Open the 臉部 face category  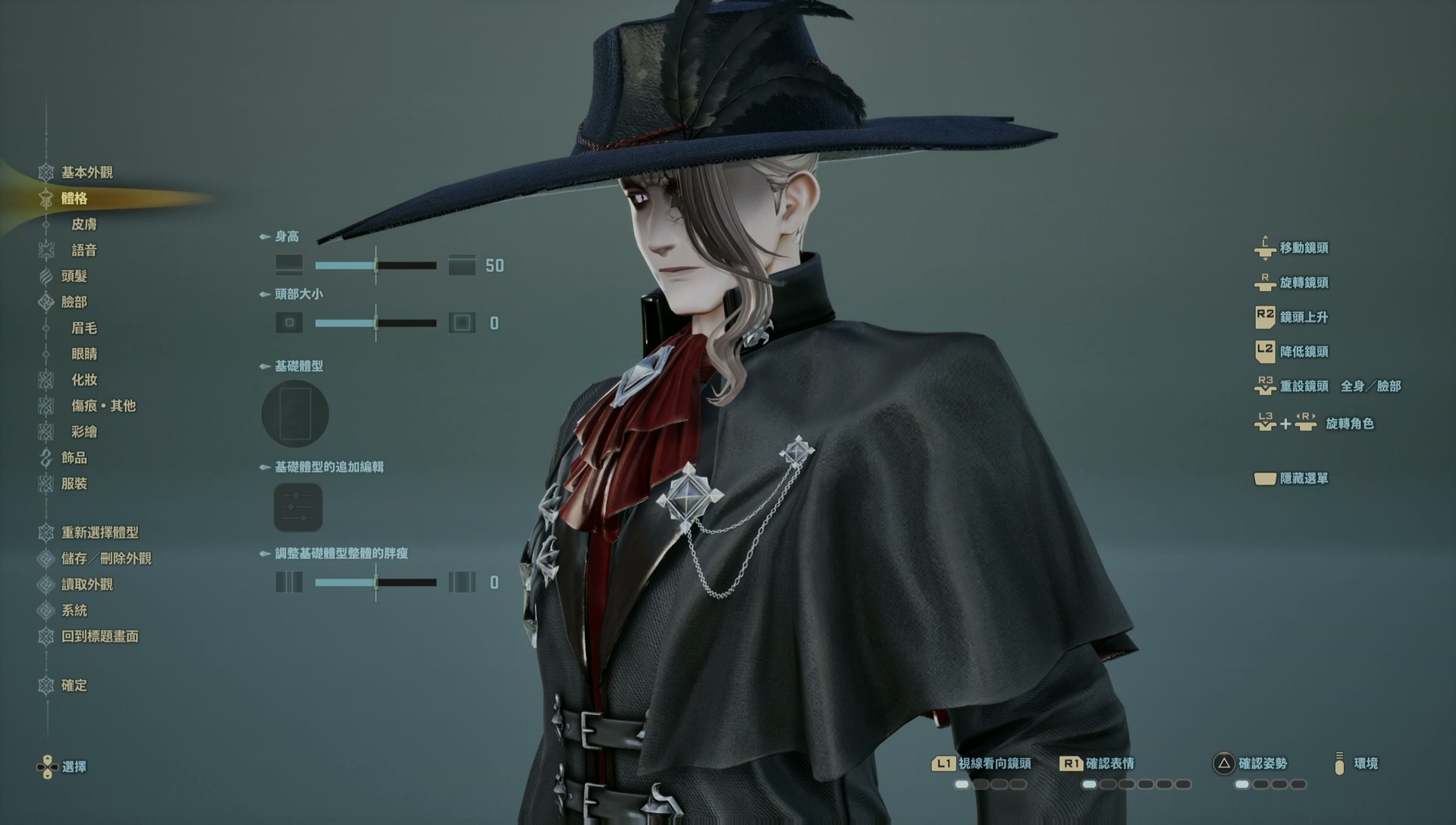tap(74, 302)
